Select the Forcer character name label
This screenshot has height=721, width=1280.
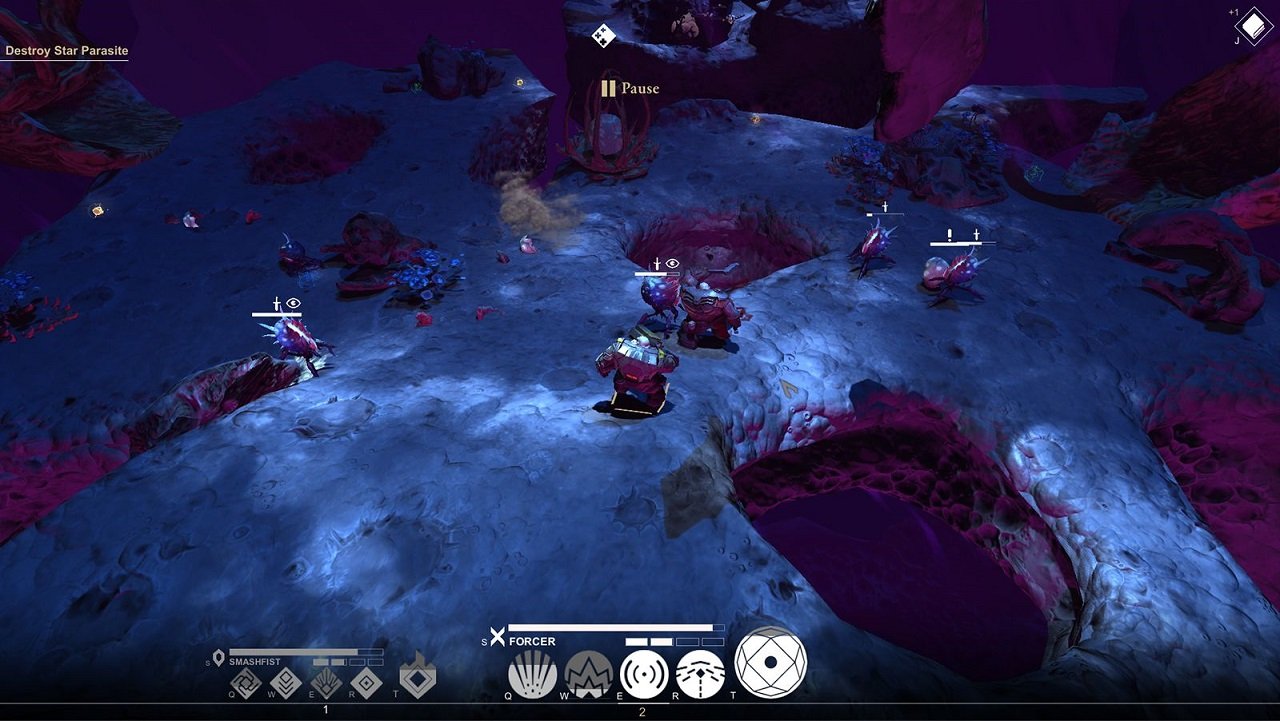point(532,642)
